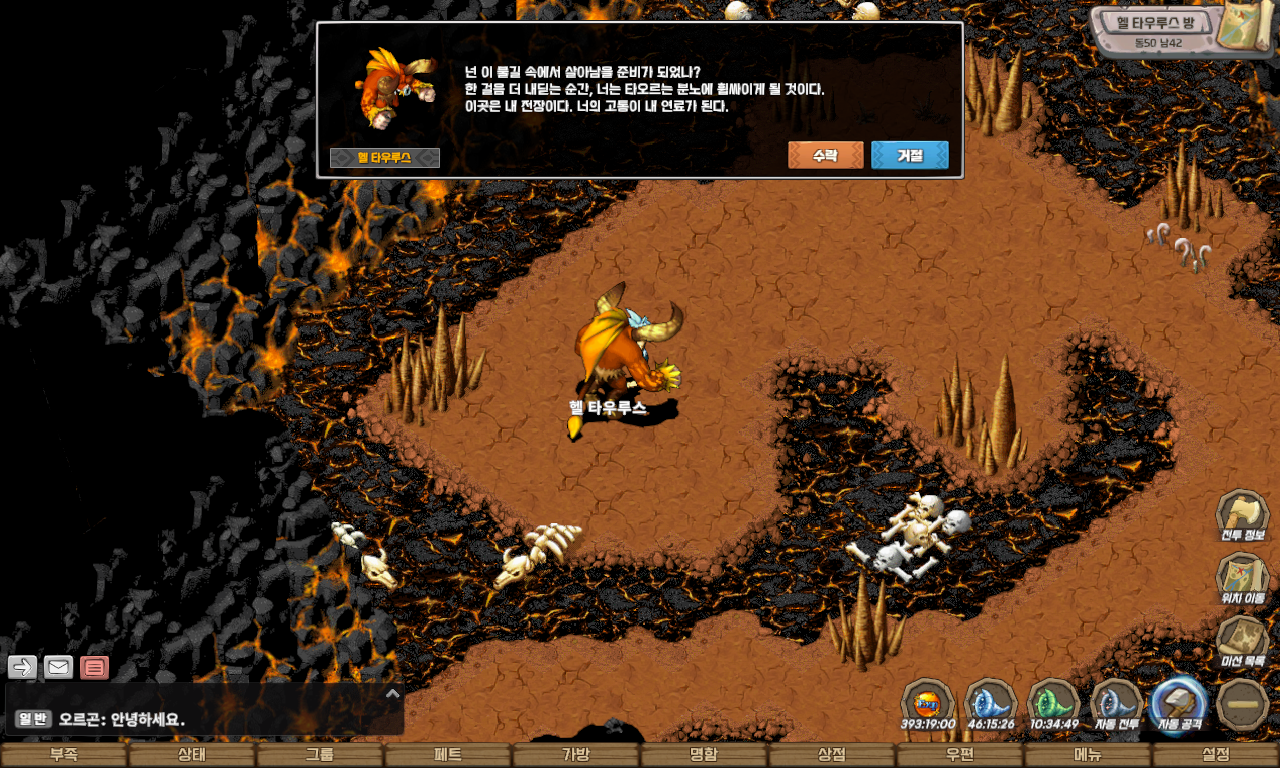Accept the challenge with the 수락 button
This screenshot has width=1280, height=768.
click(x=825, y=155)
